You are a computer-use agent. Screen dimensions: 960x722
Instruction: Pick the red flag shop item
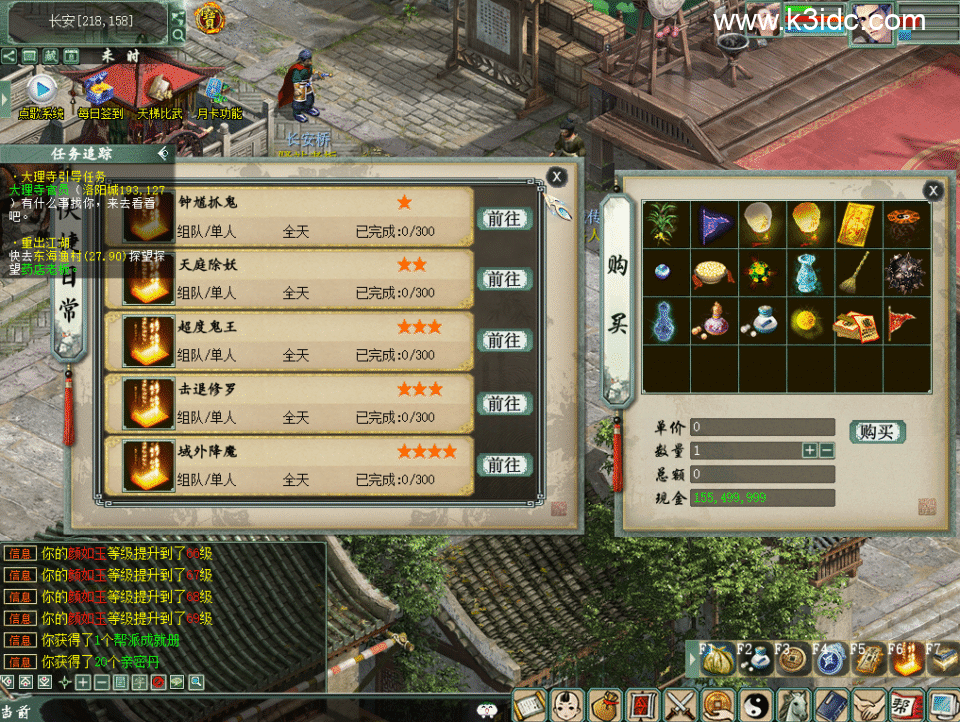click(x=904, y=322)
